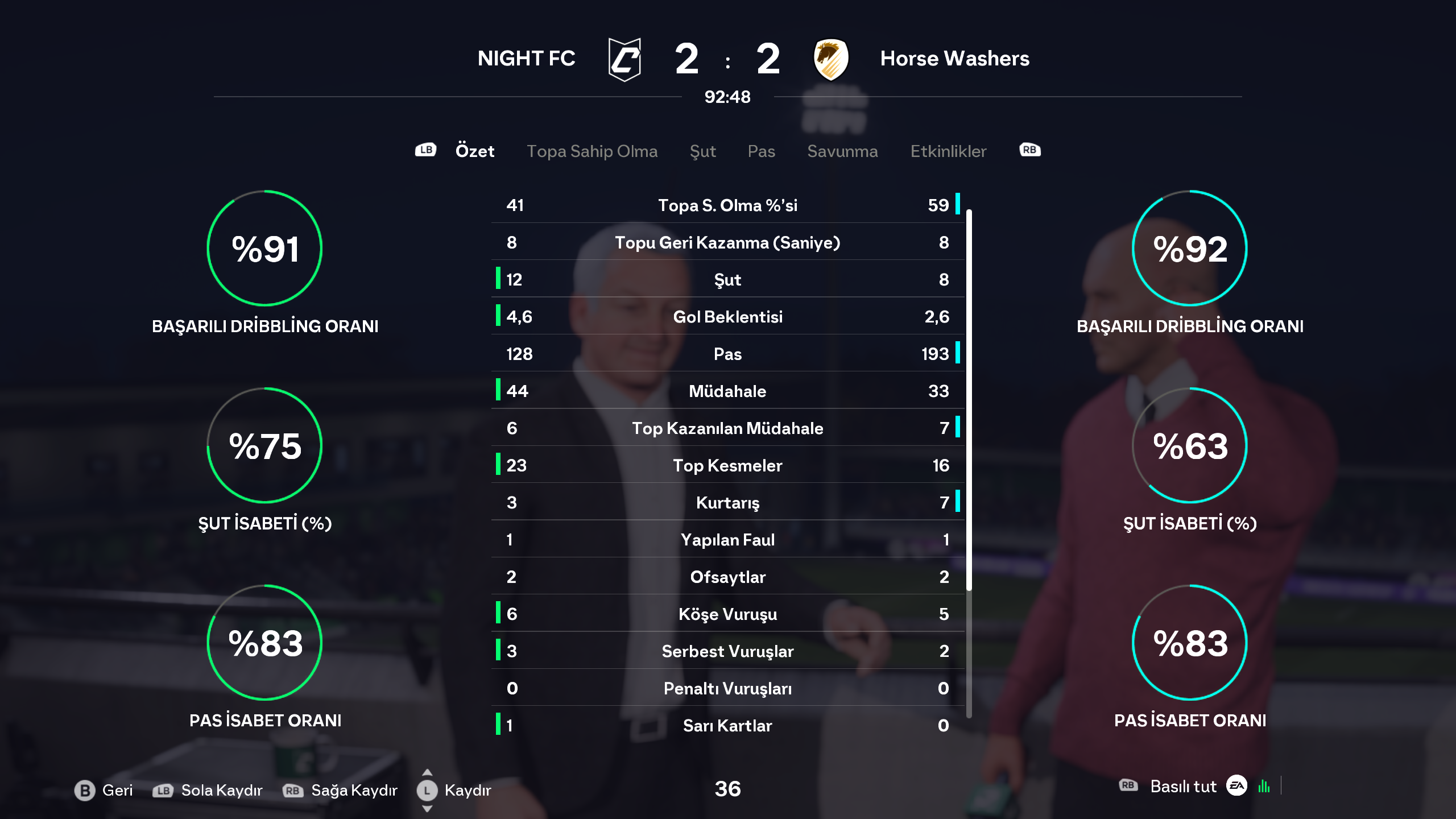Choose the Sarı Kartlar stat row
The width and height of the screenshot is (1456, 819).
point(727,726)
